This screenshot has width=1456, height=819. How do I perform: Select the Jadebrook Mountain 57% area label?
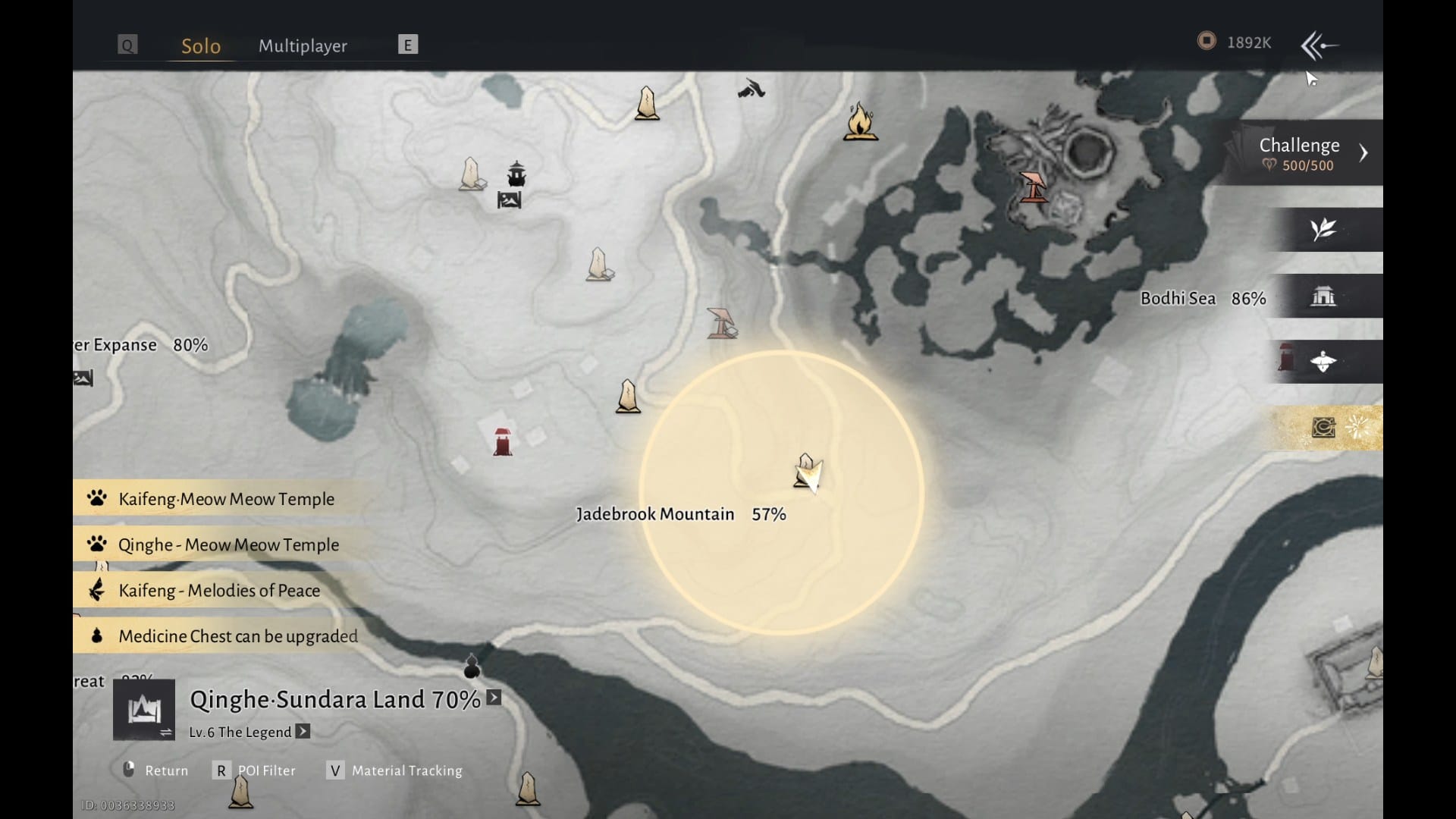pyautogui.click(x=680, y=514)
